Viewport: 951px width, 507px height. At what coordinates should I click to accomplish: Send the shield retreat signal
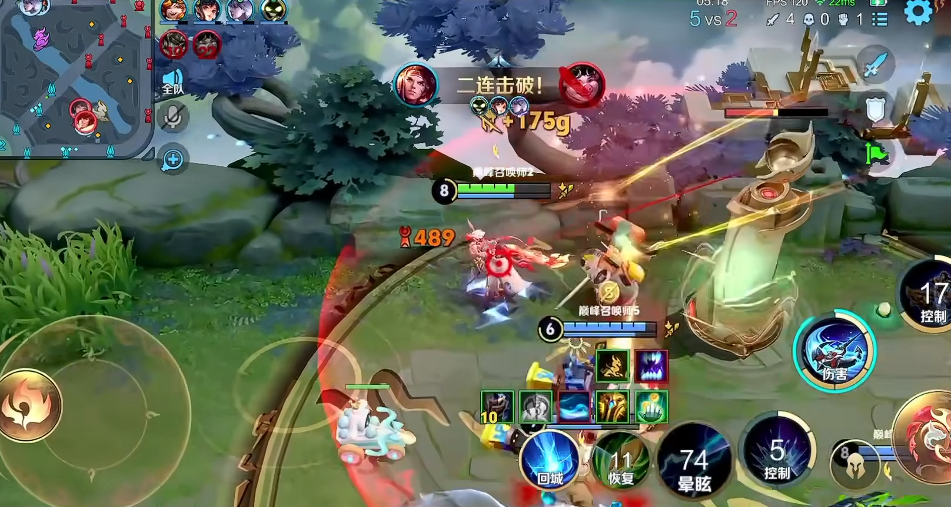tap(876, 109)
